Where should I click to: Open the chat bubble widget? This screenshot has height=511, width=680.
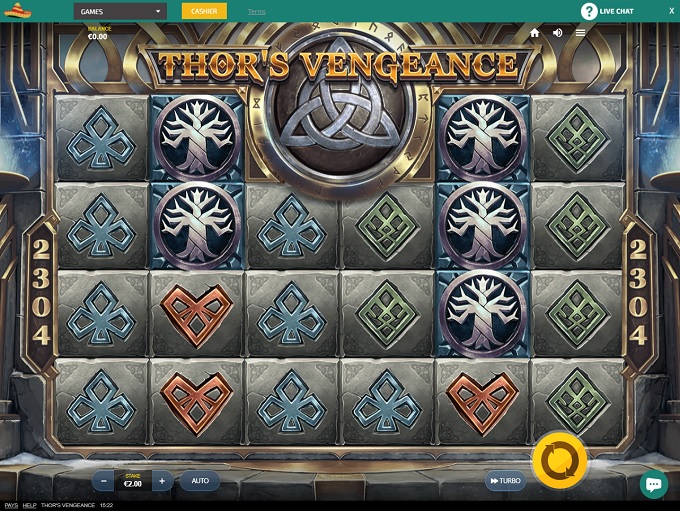[x=653, y=484]
